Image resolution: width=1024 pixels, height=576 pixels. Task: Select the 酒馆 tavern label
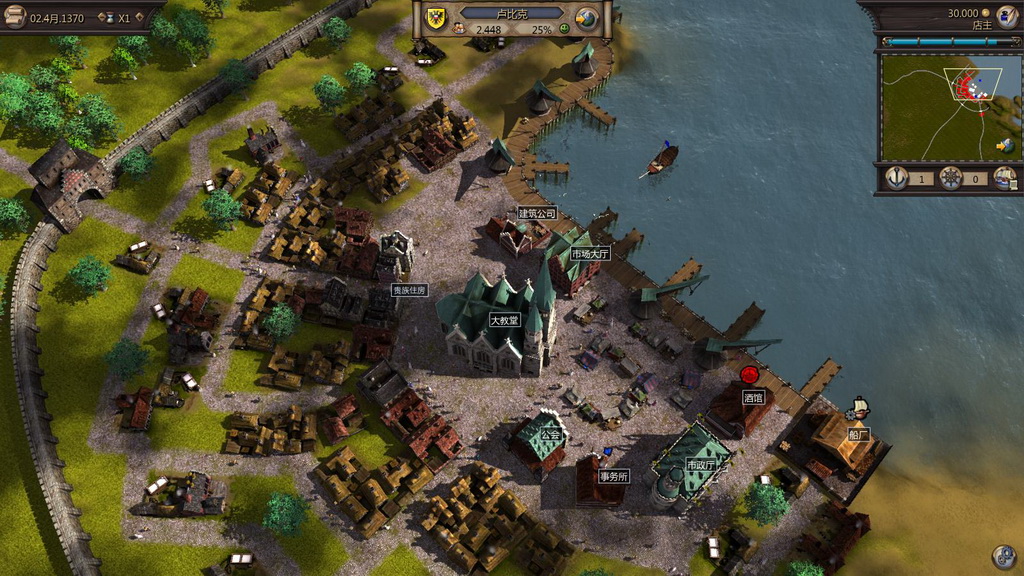tap(753, 397)
